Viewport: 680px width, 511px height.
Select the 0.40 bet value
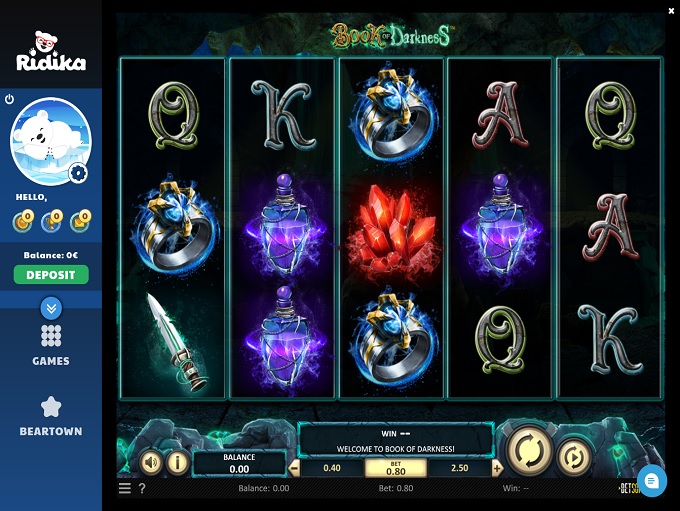332,468
